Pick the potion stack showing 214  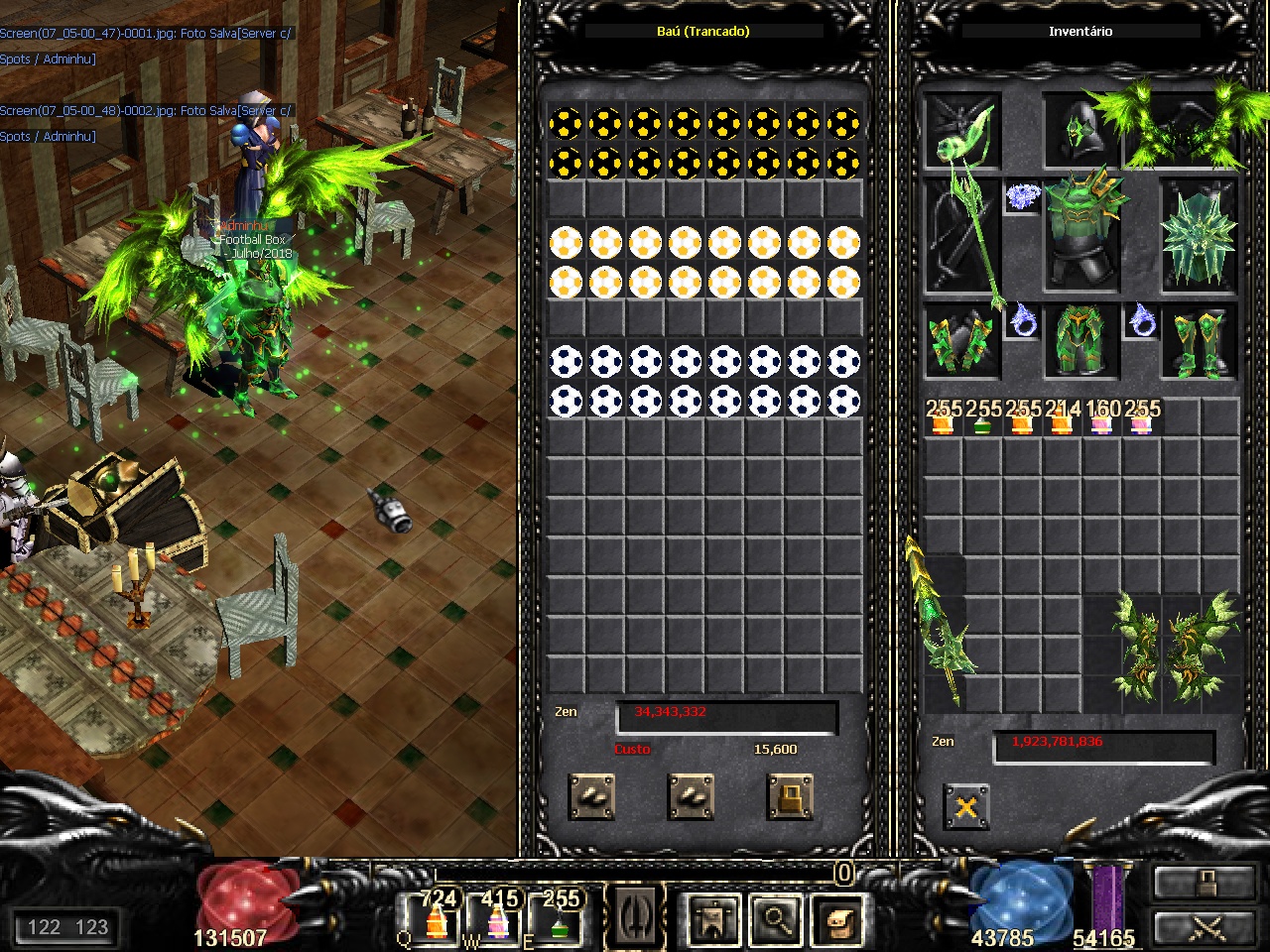[1062, 418]
